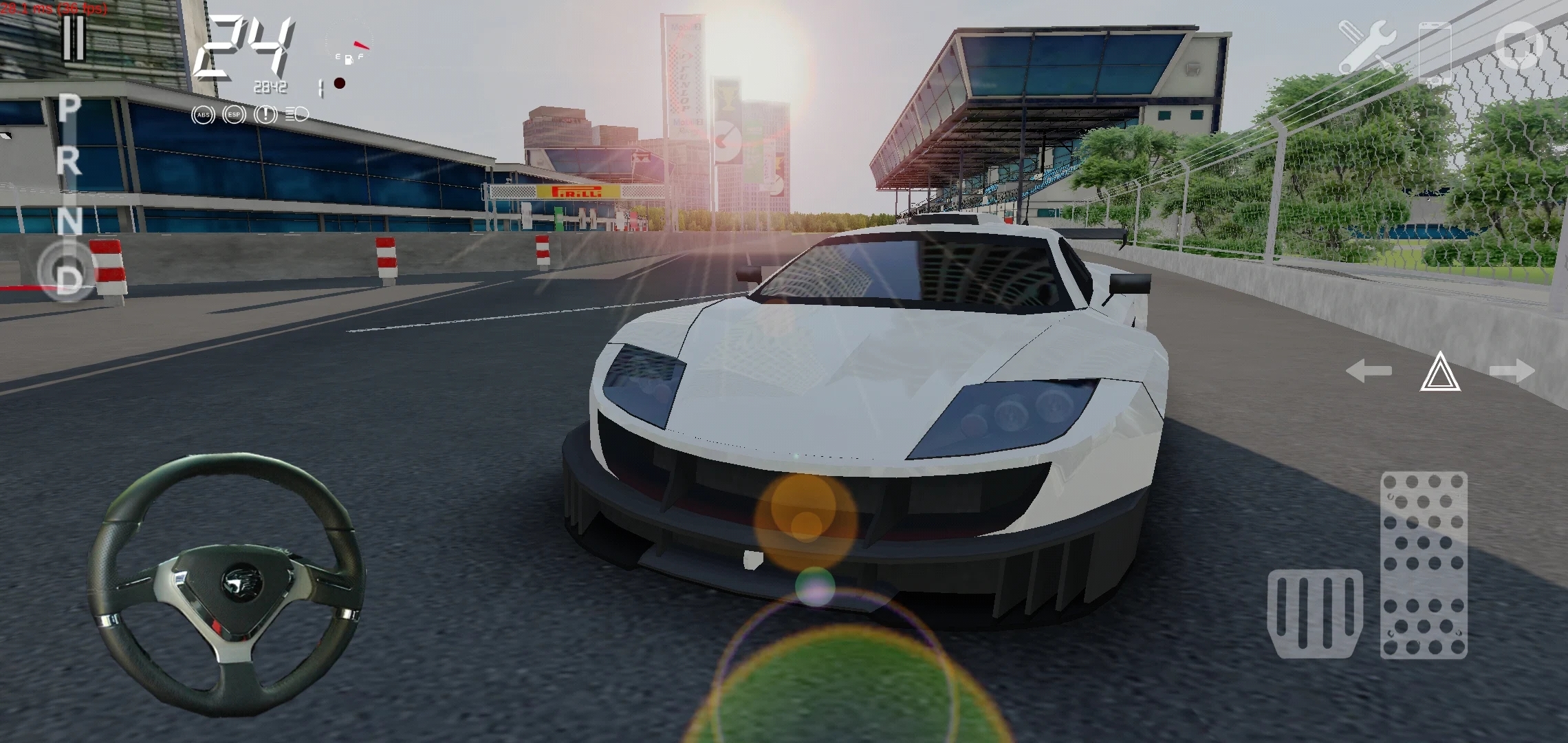The image size is (1568, 743).
Task: Tap the ABS warning indicator
Action: (x=203, y=115)
